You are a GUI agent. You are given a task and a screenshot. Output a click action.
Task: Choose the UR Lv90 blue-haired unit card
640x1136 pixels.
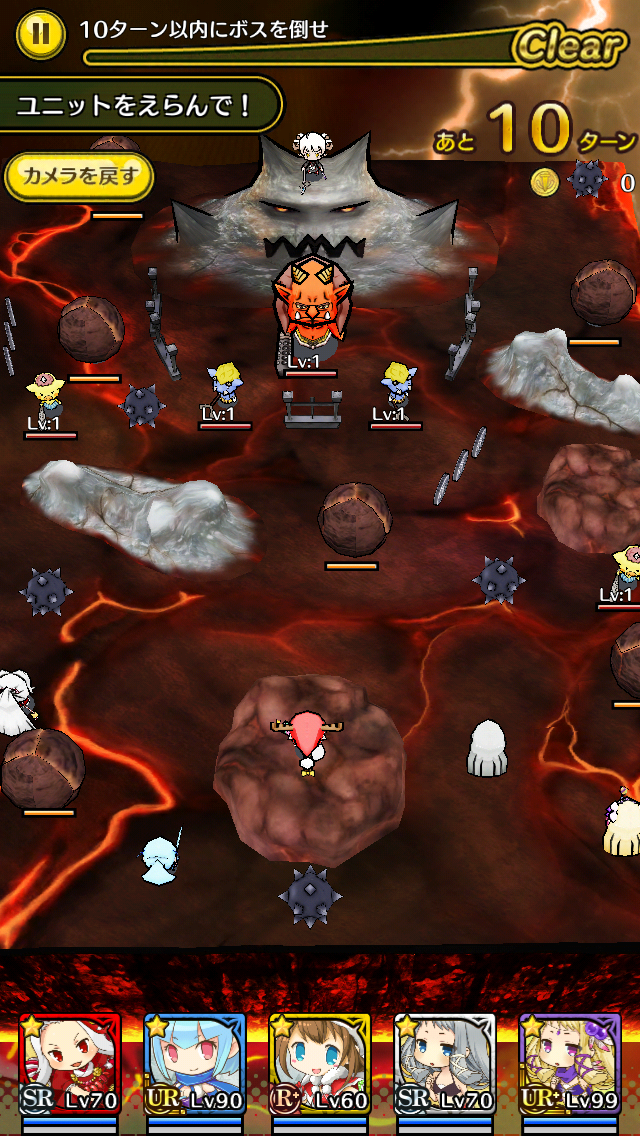[x=194, y=1063]
